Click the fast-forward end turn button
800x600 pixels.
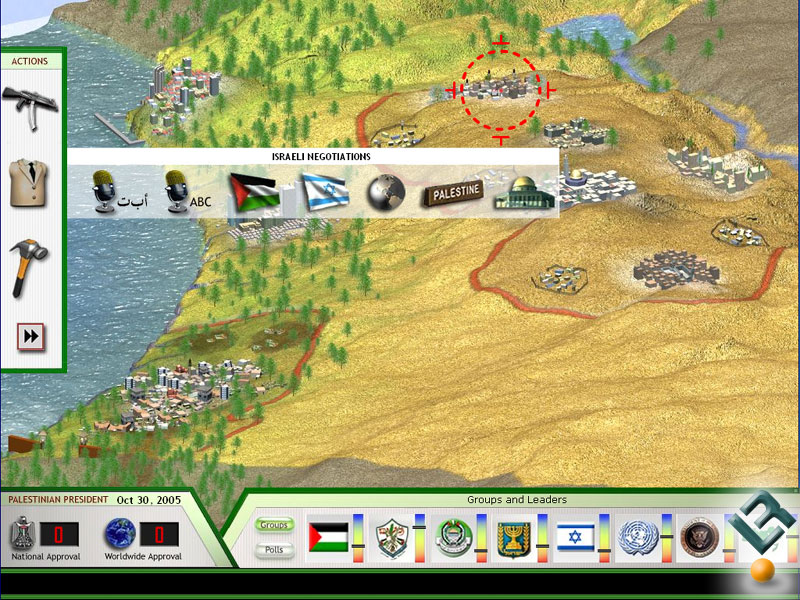(31, 337)
